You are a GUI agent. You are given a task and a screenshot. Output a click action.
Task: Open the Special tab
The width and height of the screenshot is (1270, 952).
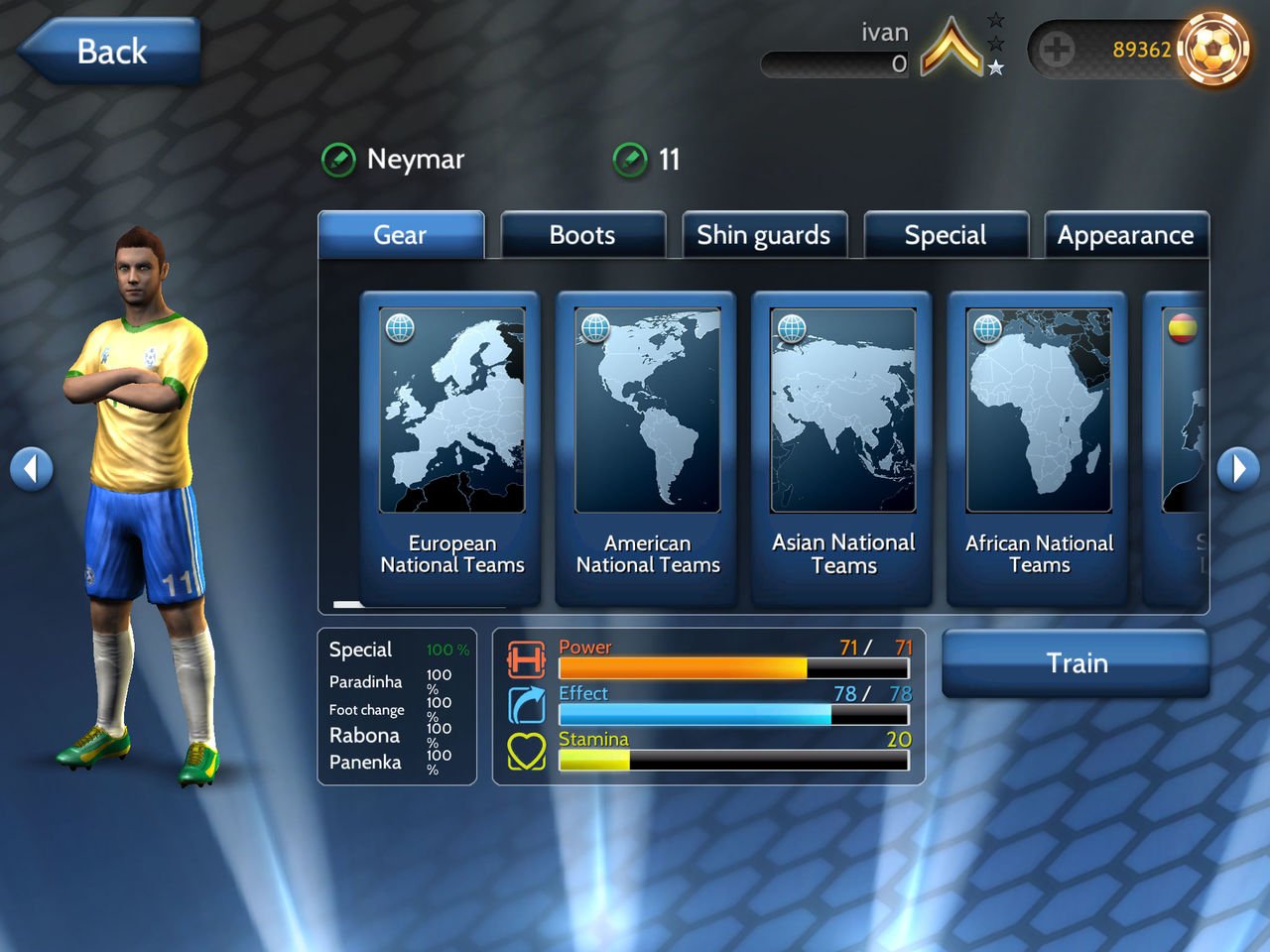946,235
